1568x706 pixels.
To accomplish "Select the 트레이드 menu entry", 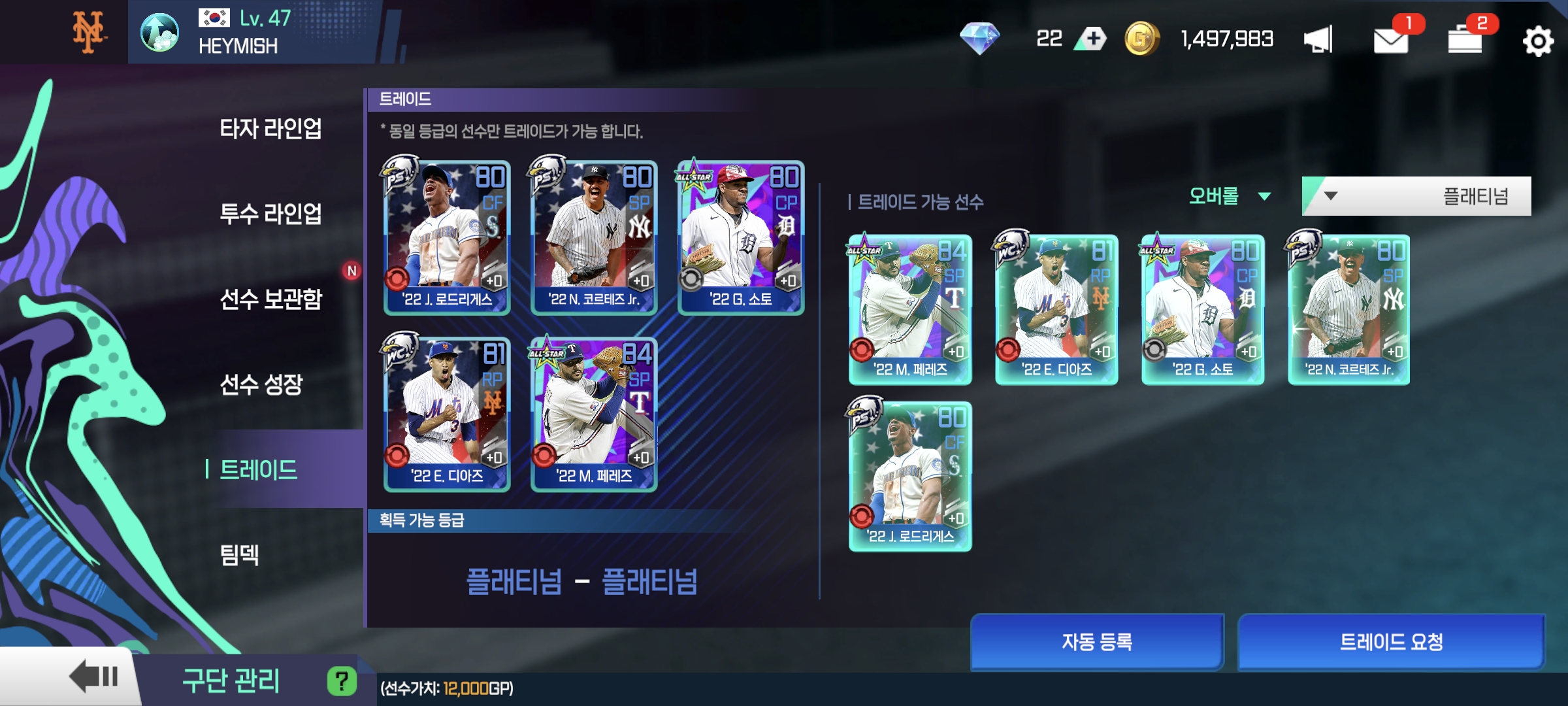I will [x=259, y=469].
